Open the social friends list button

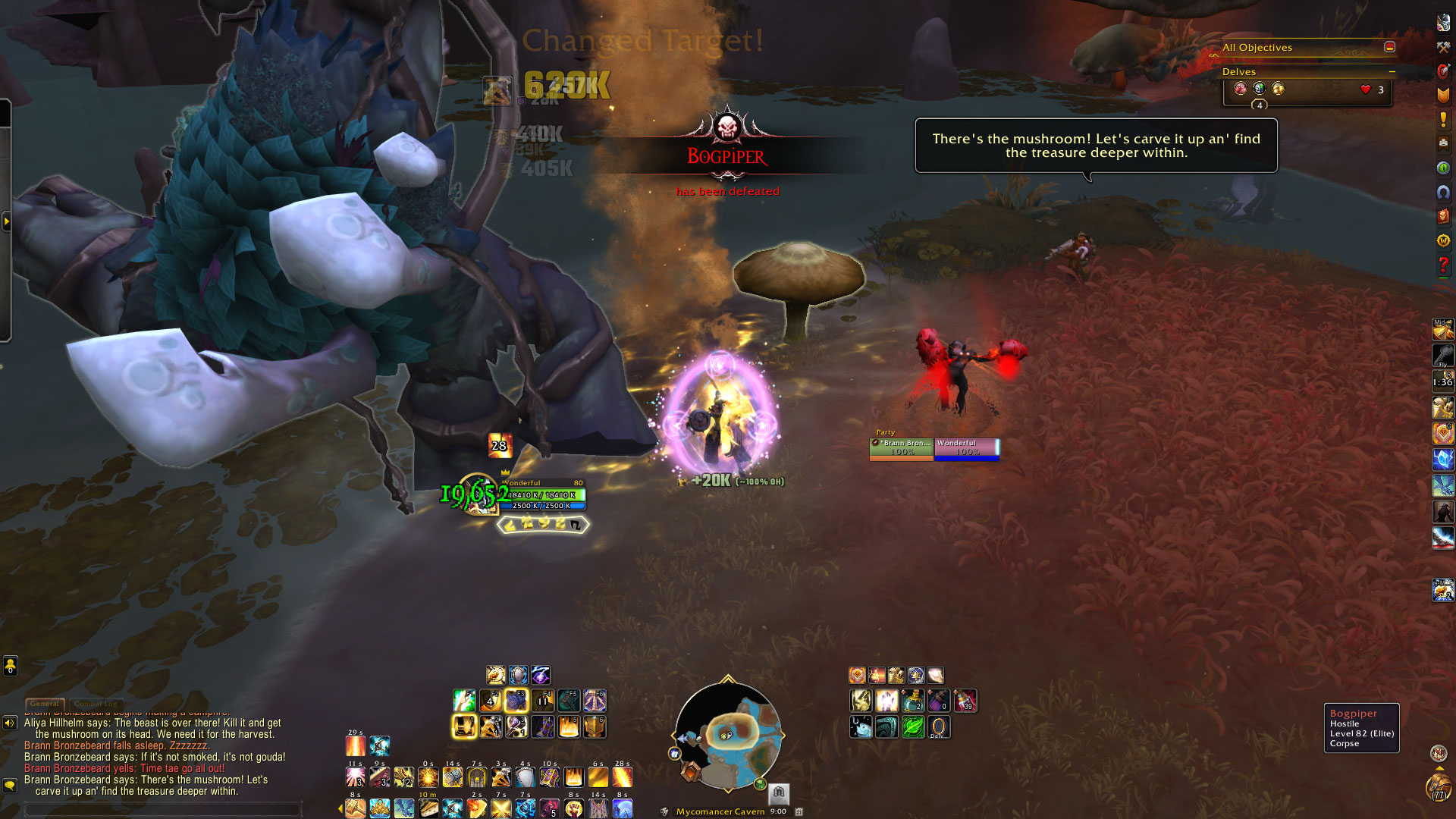tap(10, 666)
